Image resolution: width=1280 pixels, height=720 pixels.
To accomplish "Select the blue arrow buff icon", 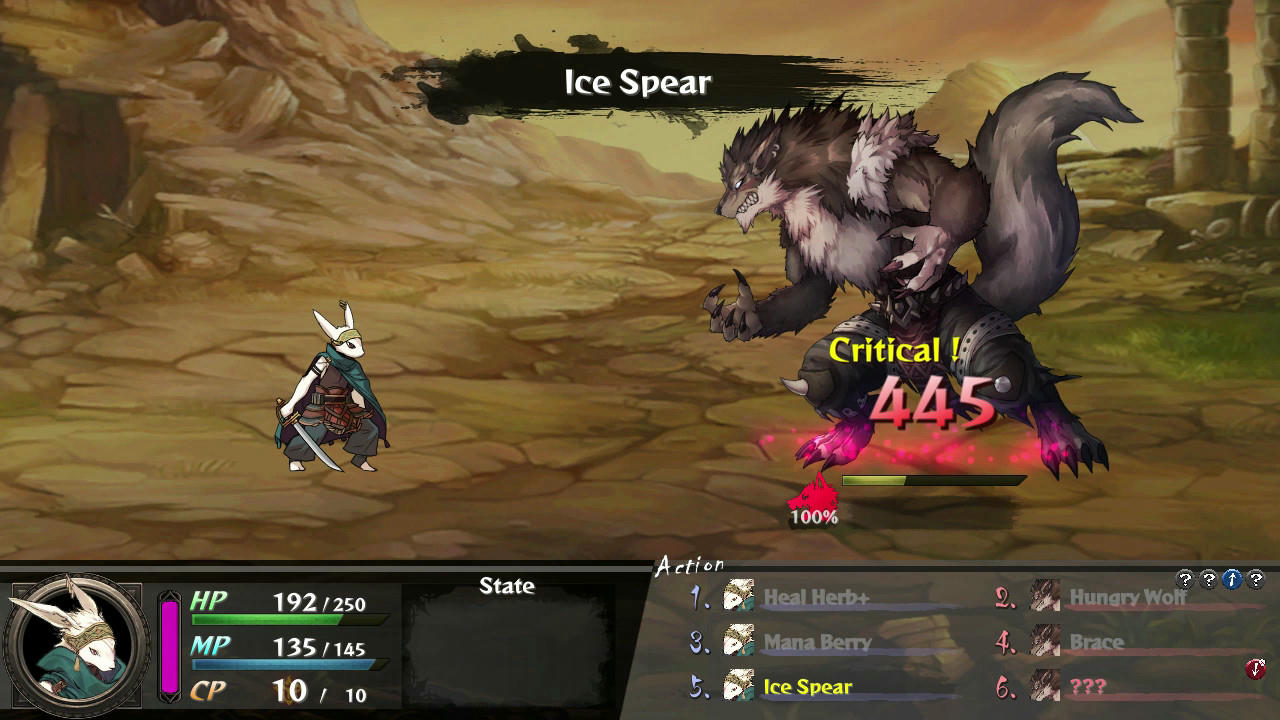I will click(x=1233, y=578).
